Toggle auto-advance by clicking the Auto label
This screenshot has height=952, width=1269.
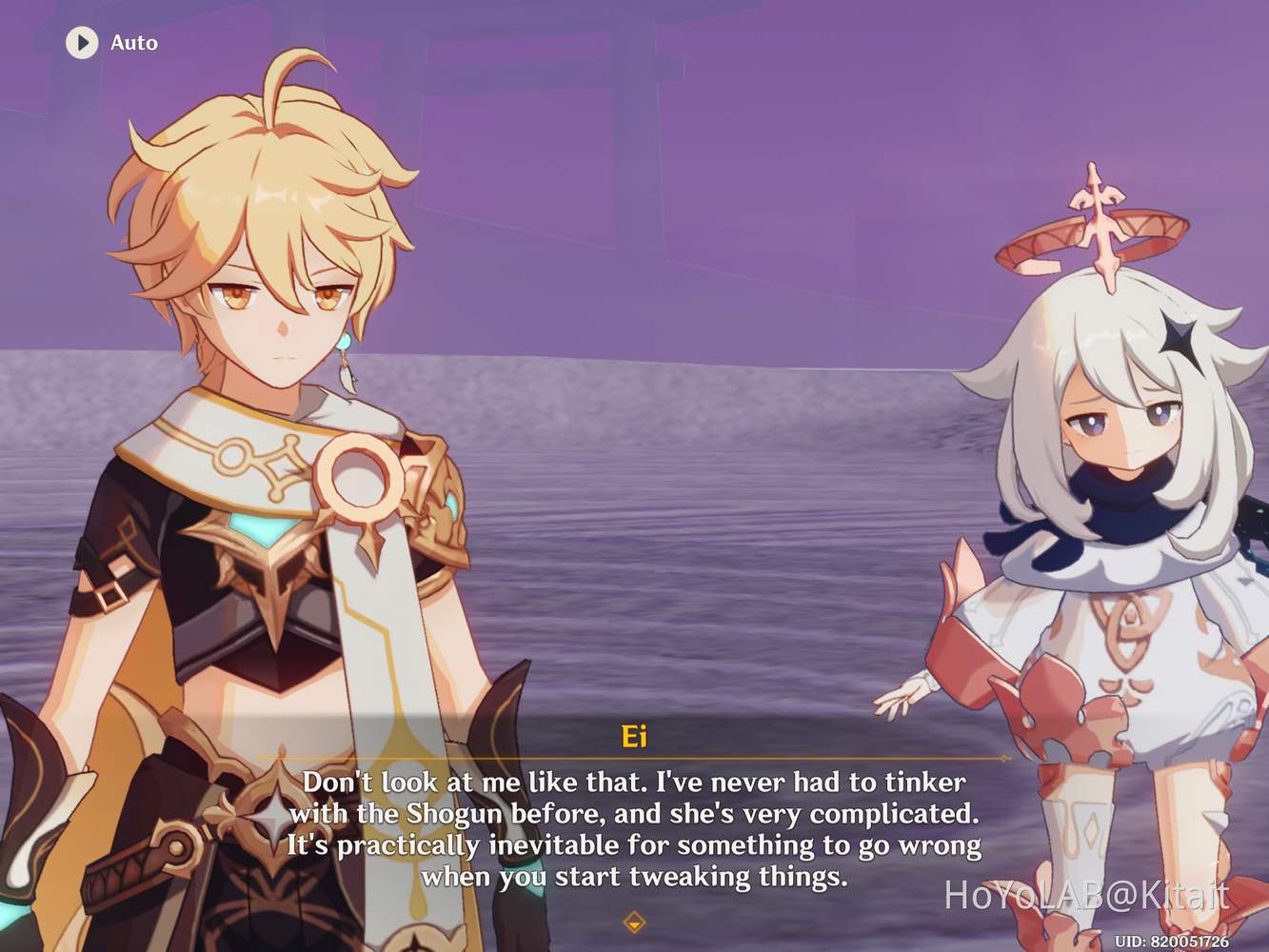133,43
